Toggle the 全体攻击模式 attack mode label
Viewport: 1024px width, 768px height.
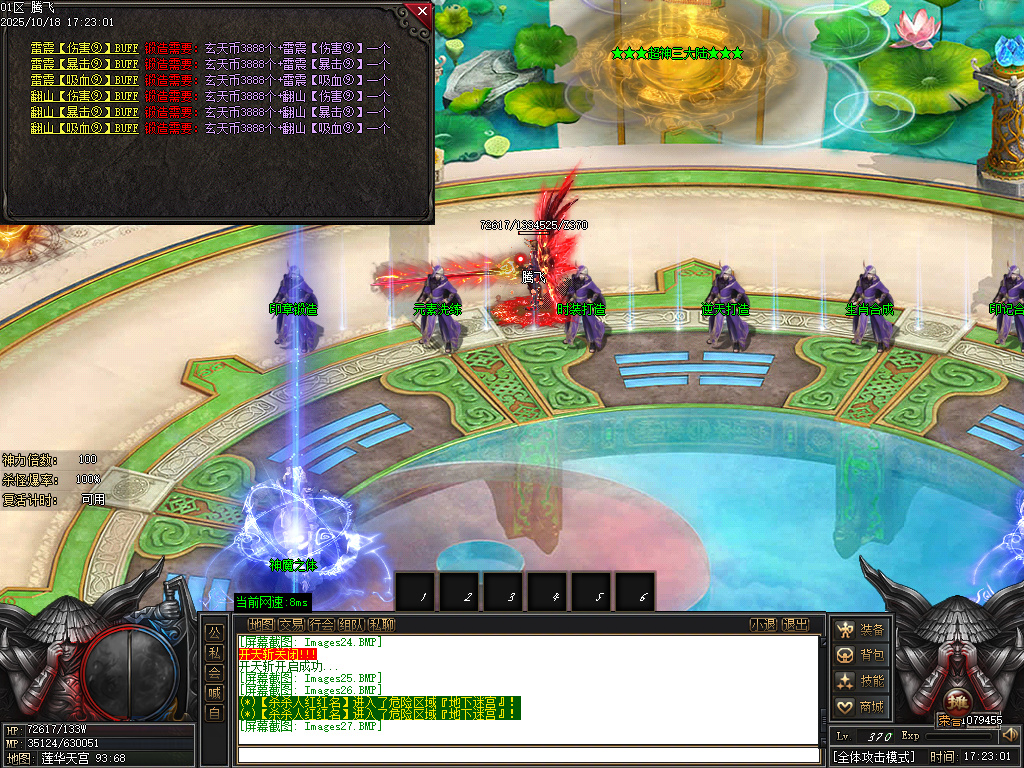point(874,757)
